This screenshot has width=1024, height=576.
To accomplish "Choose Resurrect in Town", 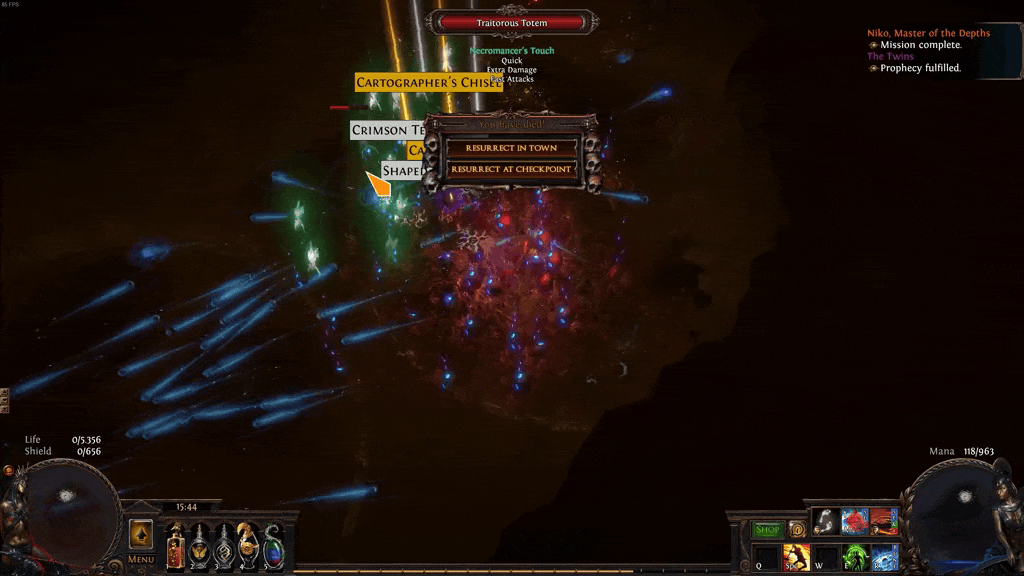I will pos(510,148).
